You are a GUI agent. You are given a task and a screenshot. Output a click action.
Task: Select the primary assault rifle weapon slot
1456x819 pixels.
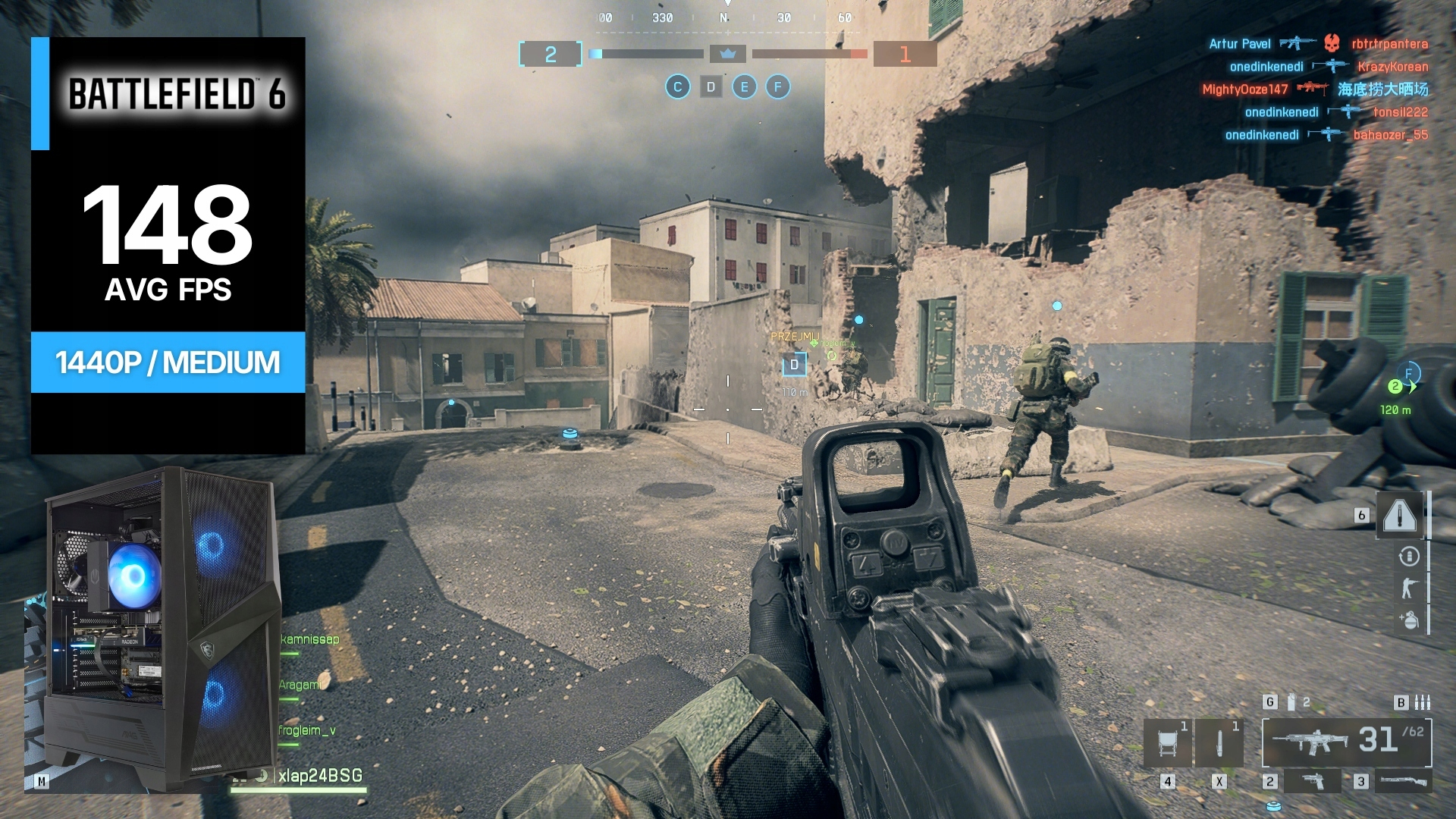tap(1346, 742)
